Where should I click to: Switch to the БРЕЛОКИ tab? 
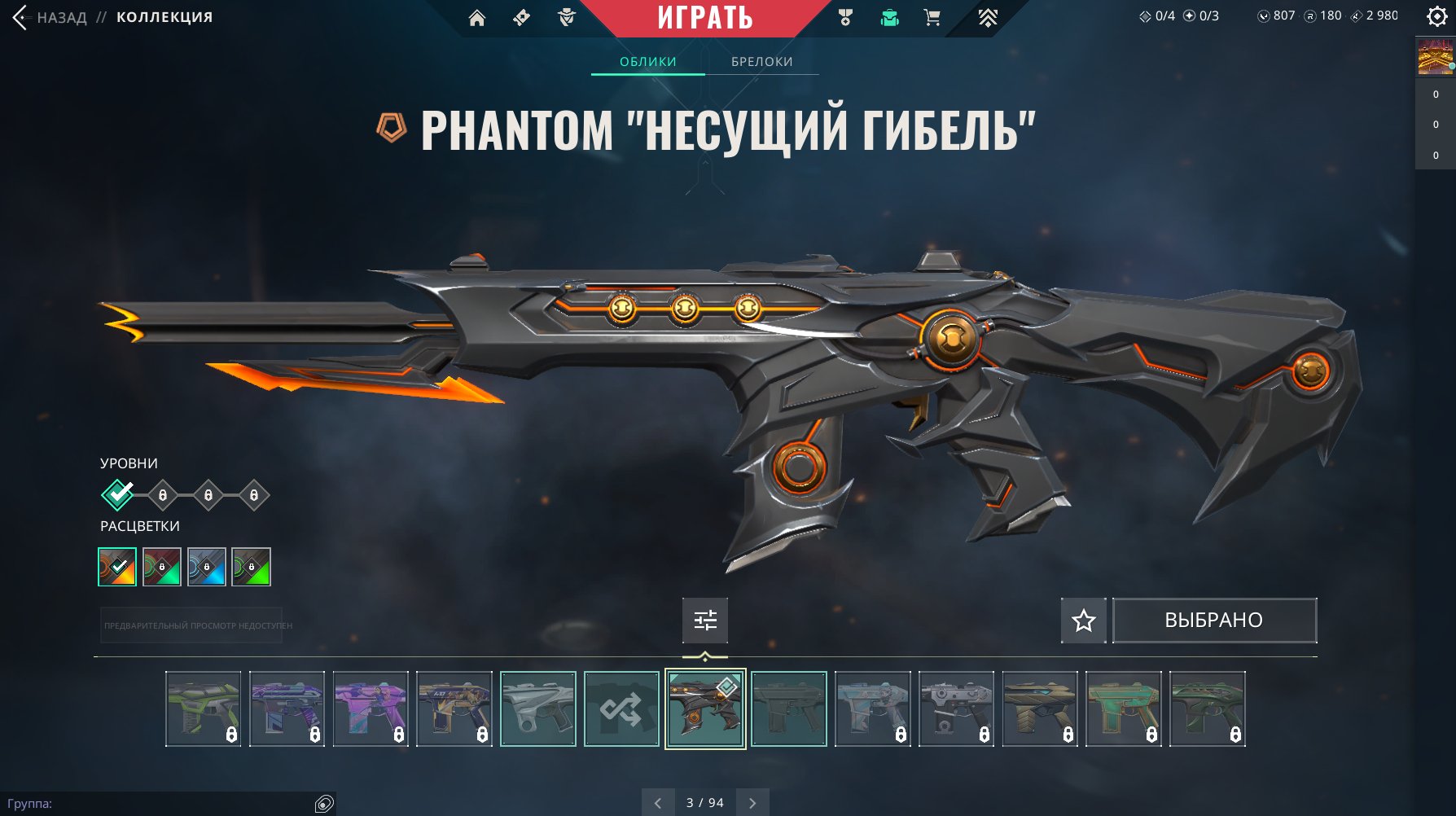(761, 61)
